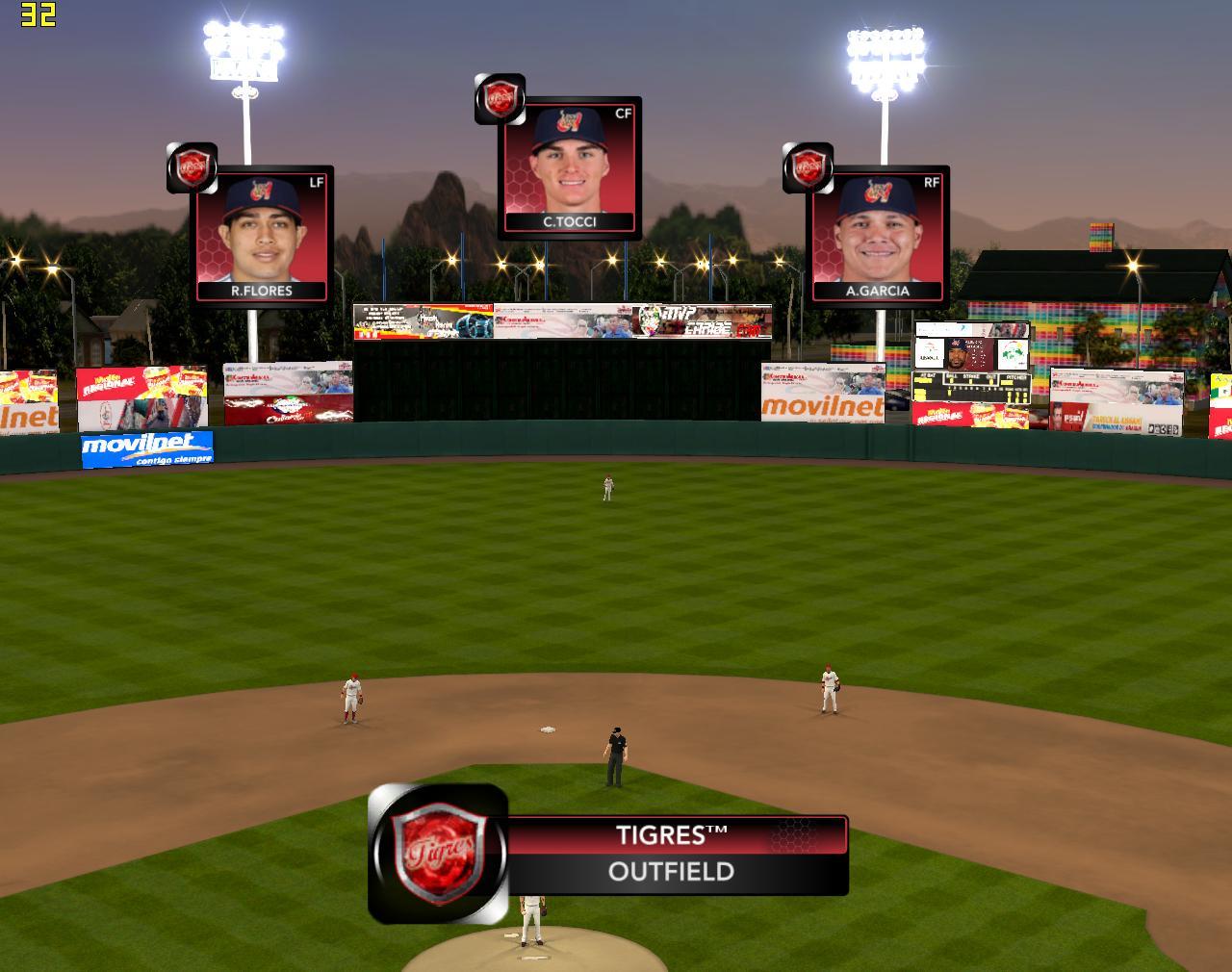Click the Tigres shield logo on the outfield banner
Image resolution: width=1232 pixels, height=972 pixels.
point(439,853)
